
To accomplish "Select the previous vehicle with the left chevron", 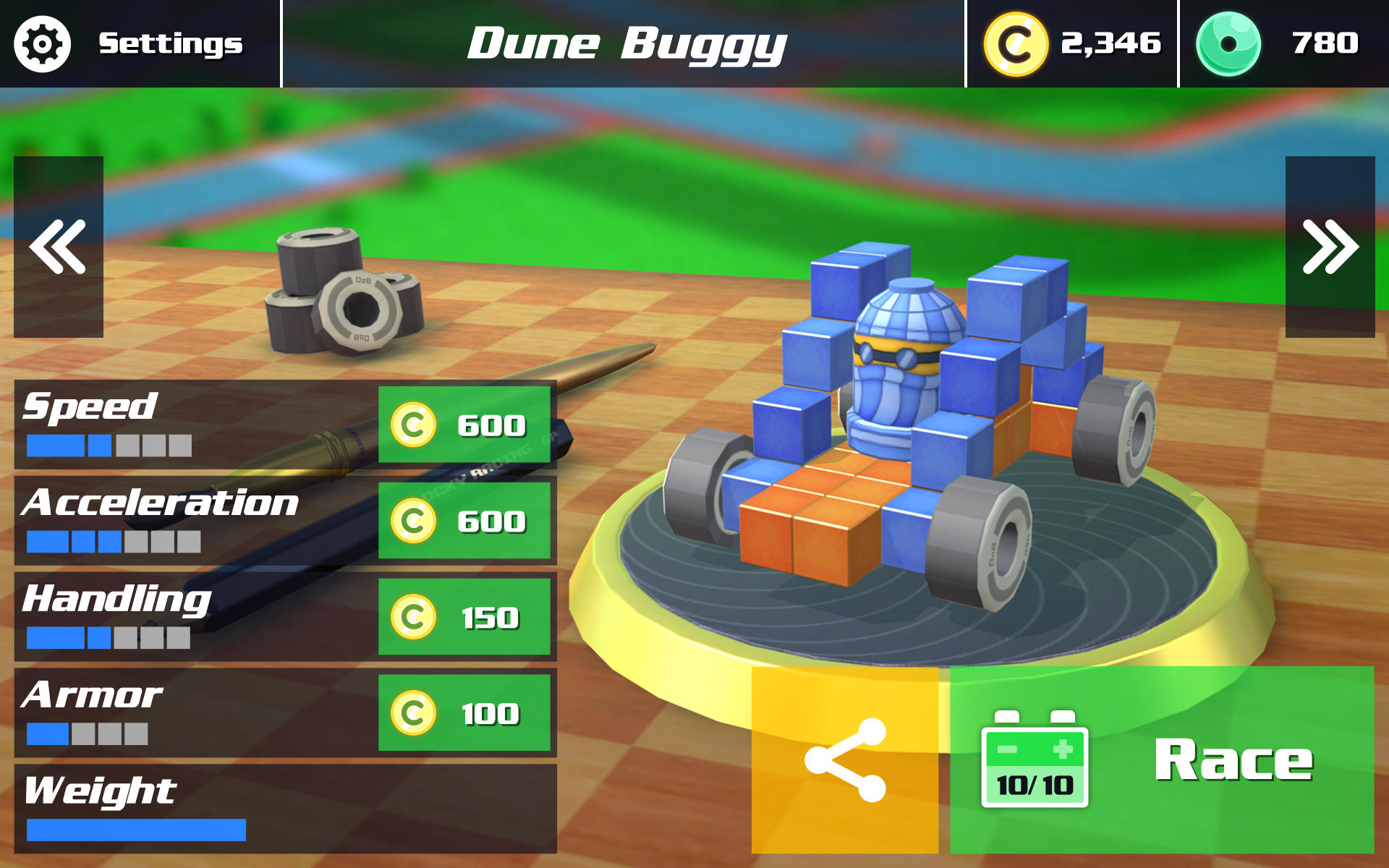I will coord(59,246).
